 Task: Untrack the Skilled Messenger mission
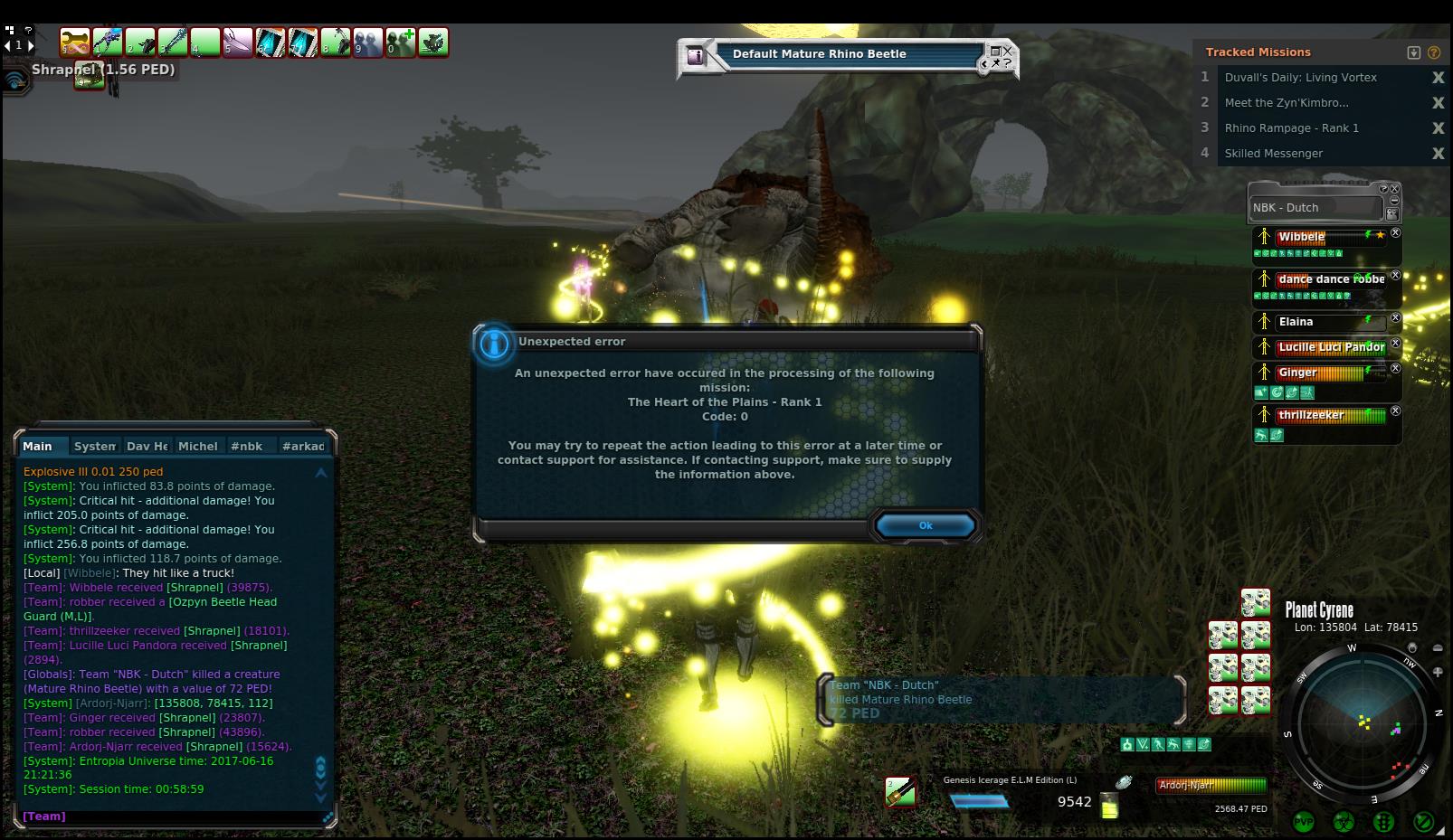point(1438,154)
